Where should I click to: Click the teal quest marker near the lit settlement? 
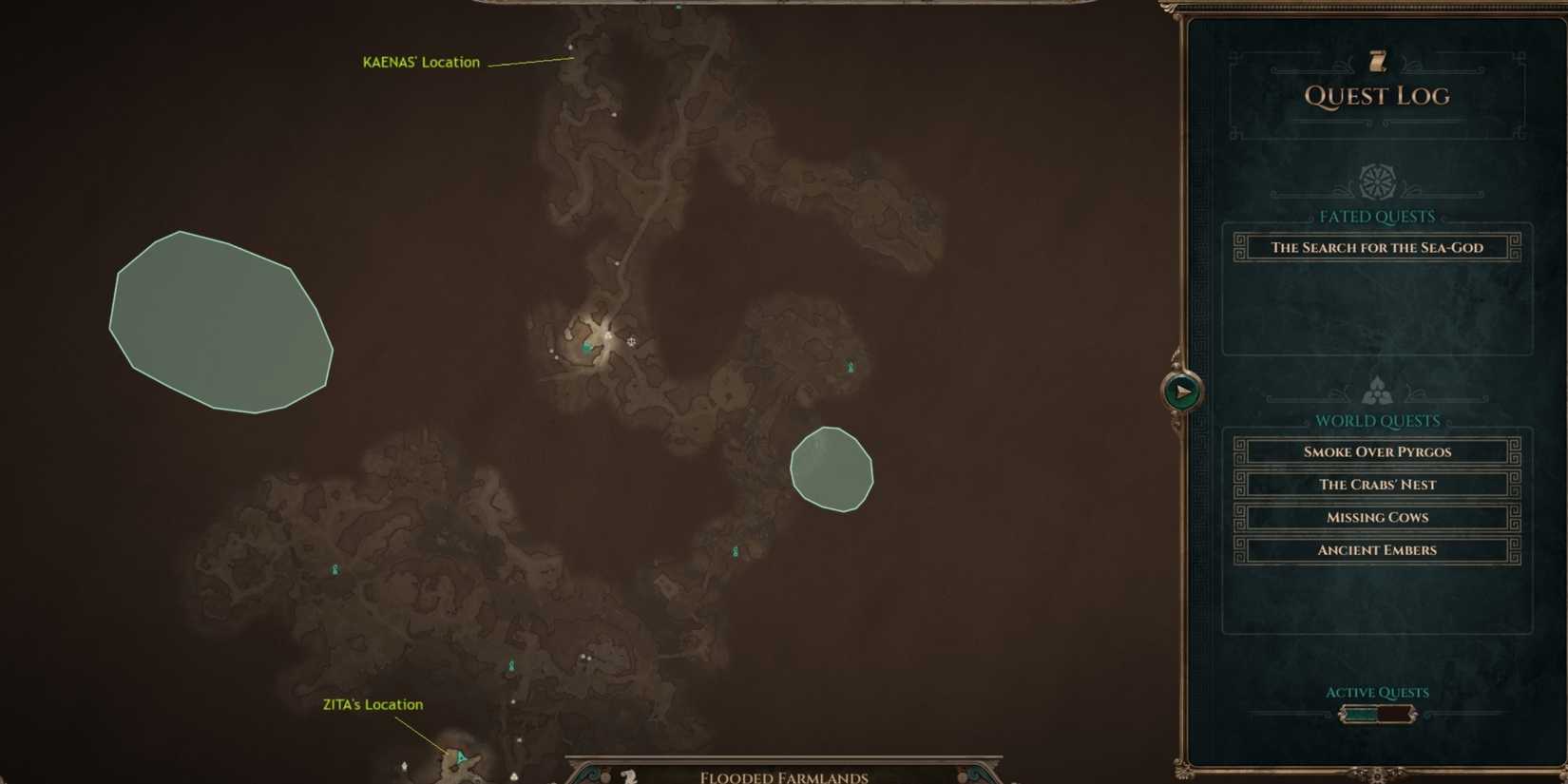click(x=586, y=350)
